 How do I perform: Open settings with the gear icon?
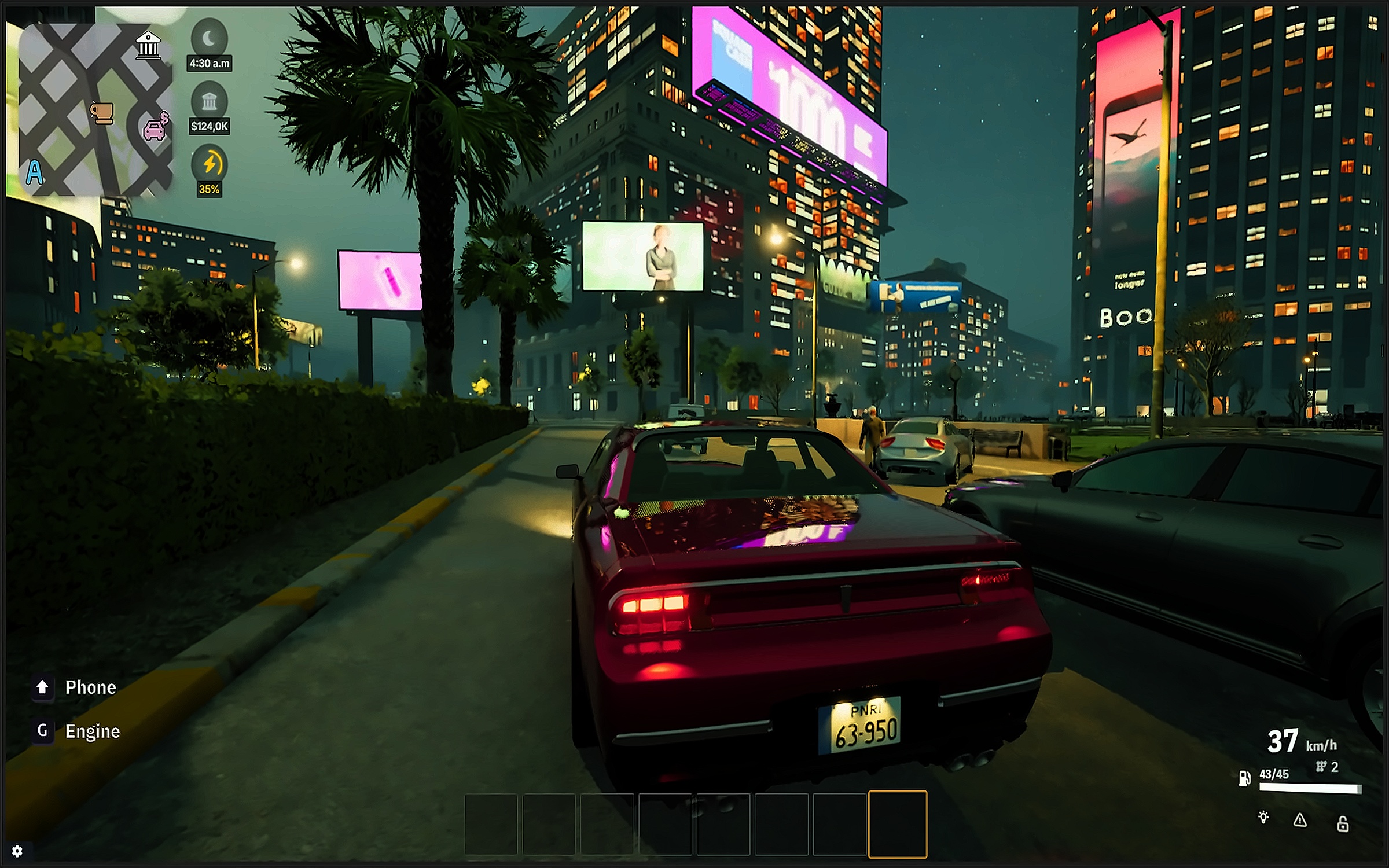pos(17,851)
